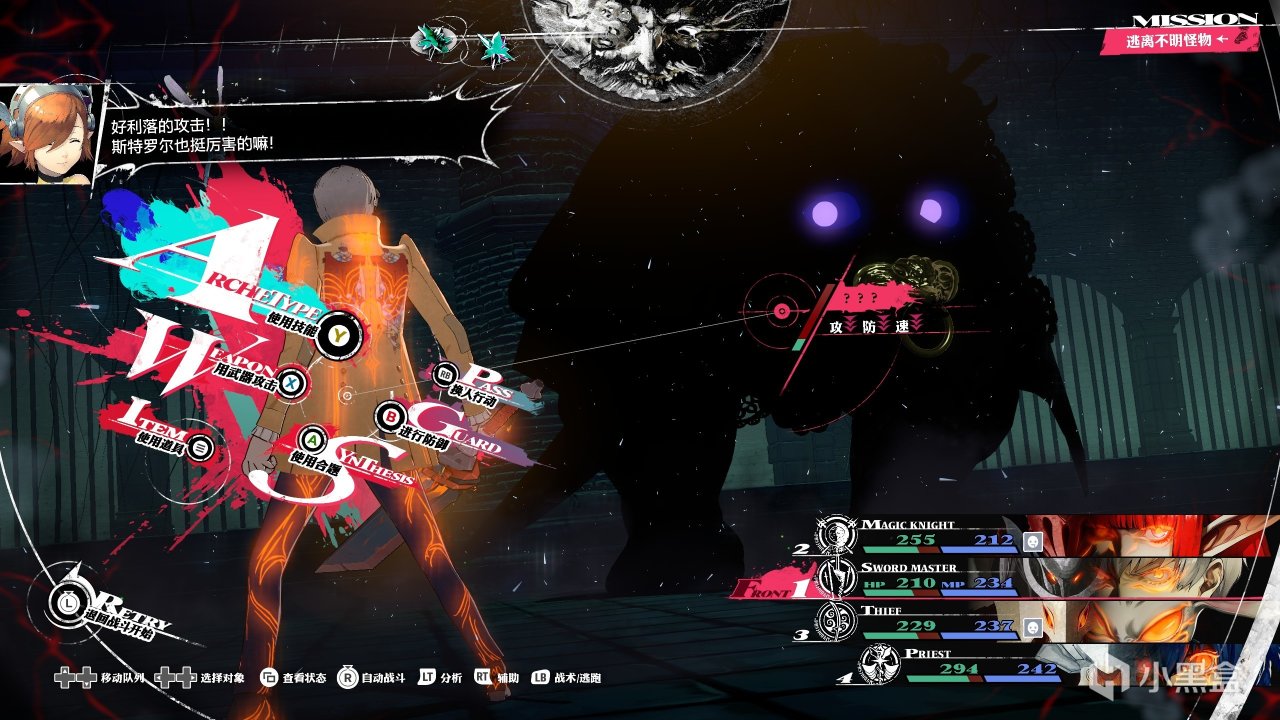
Task: Select the Guard command
Action: click(391, 415)
